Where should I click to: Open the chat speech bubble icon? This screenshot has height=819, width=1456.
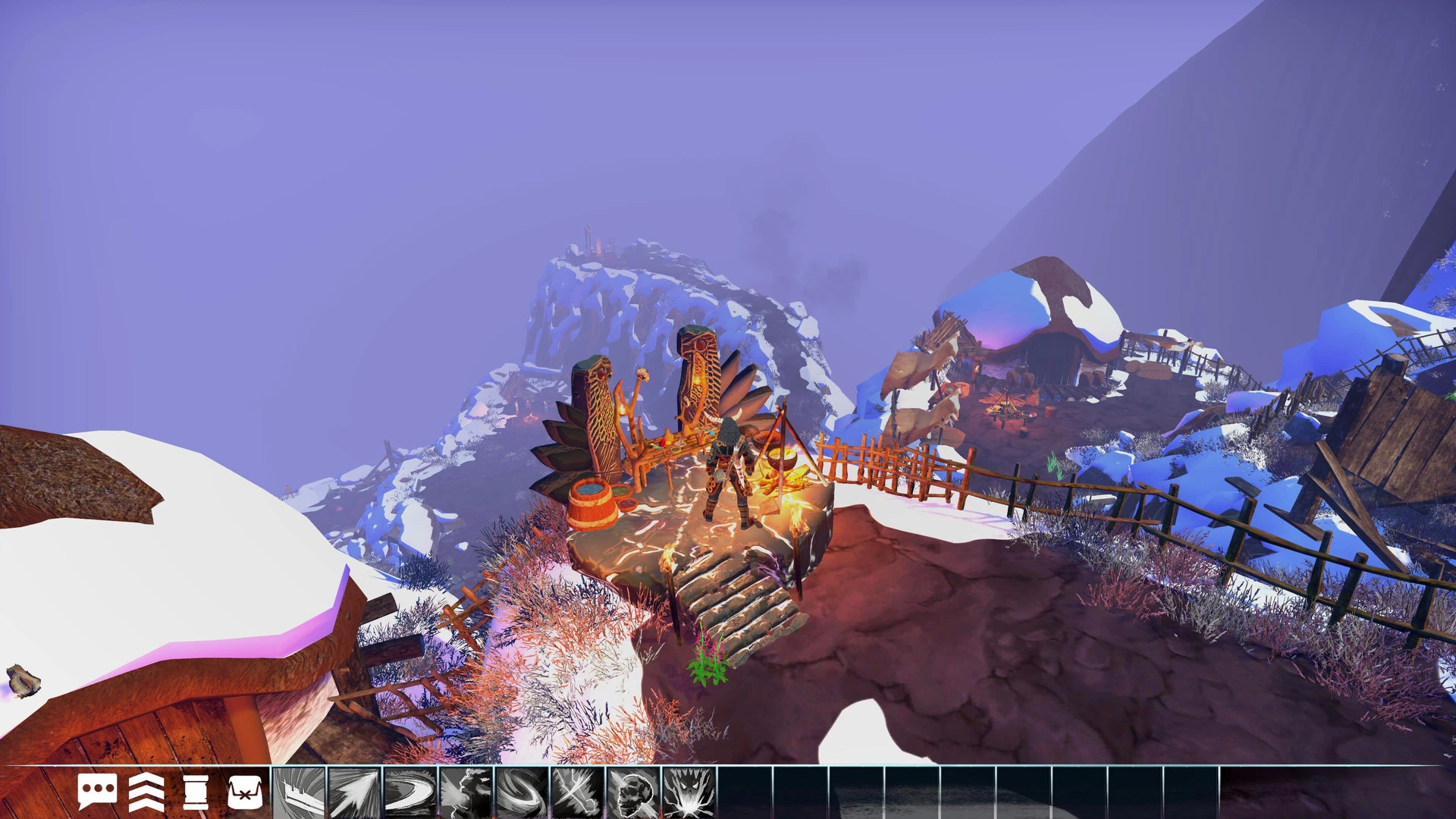coord(97,792)
